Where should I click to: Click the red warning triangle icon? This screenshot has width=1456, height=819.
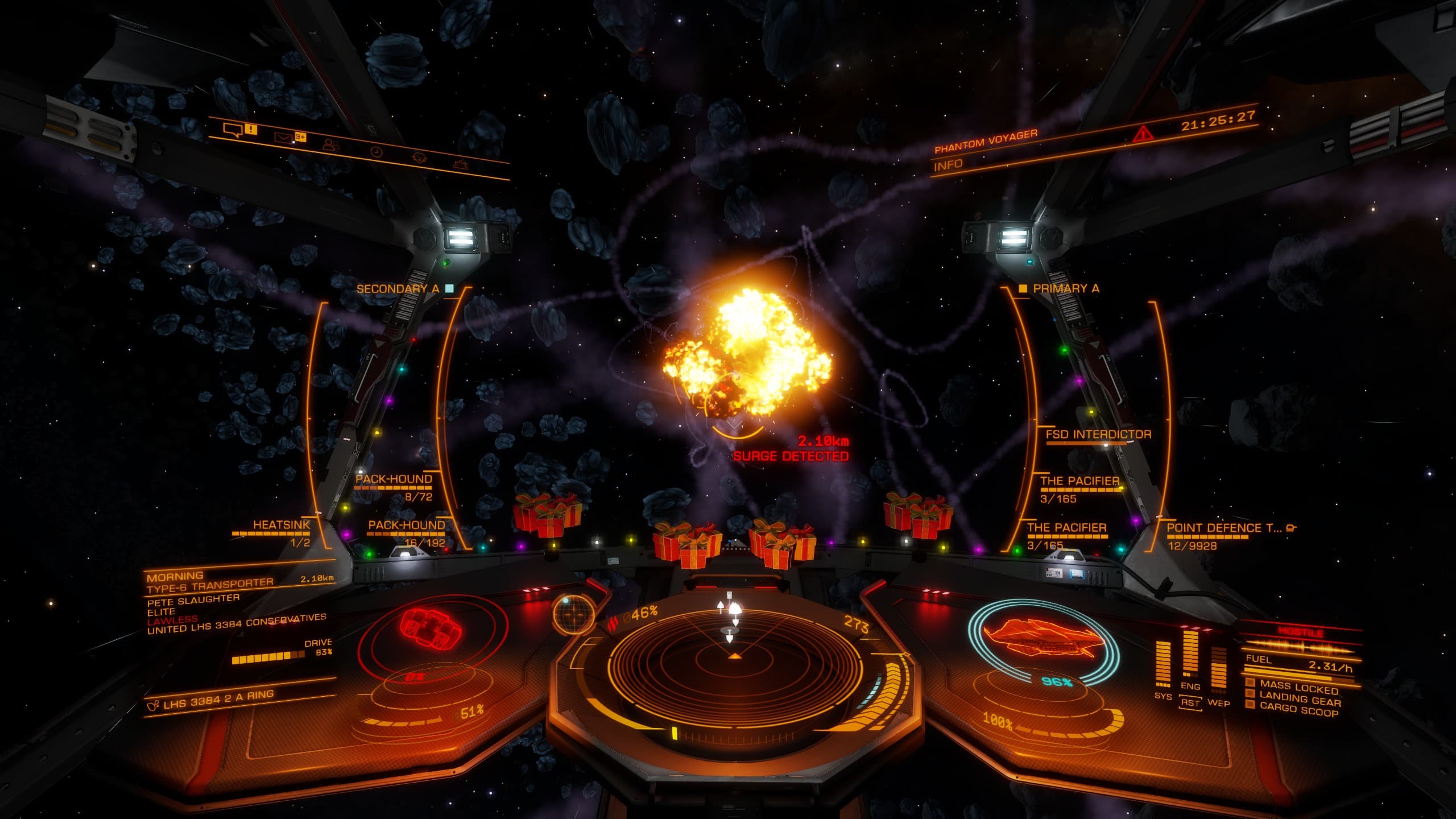[1141, 134]
